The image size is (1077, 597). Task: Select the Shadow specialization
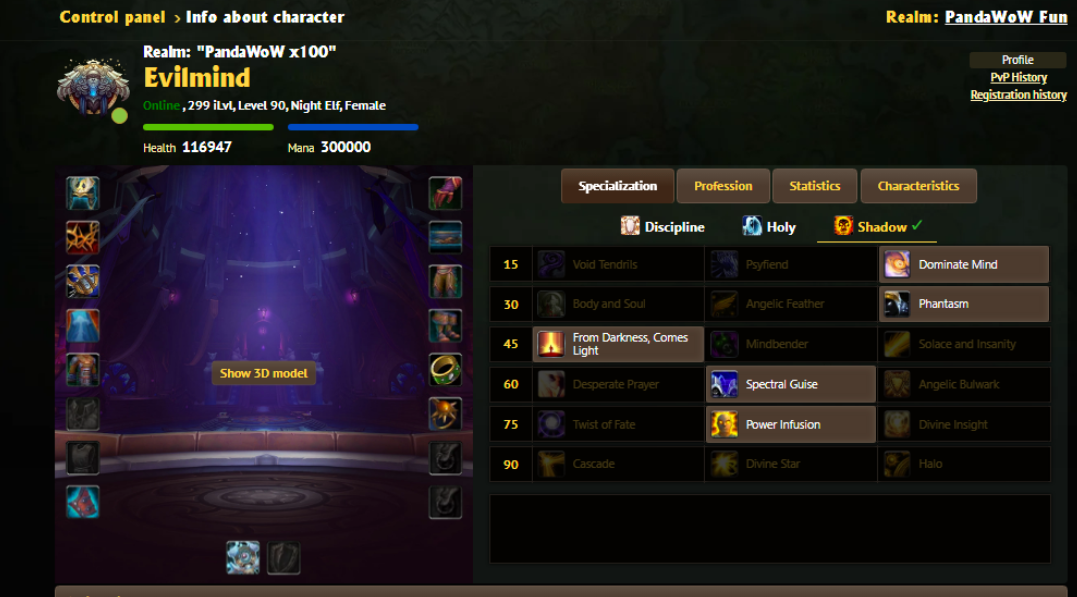coord(876,227)
